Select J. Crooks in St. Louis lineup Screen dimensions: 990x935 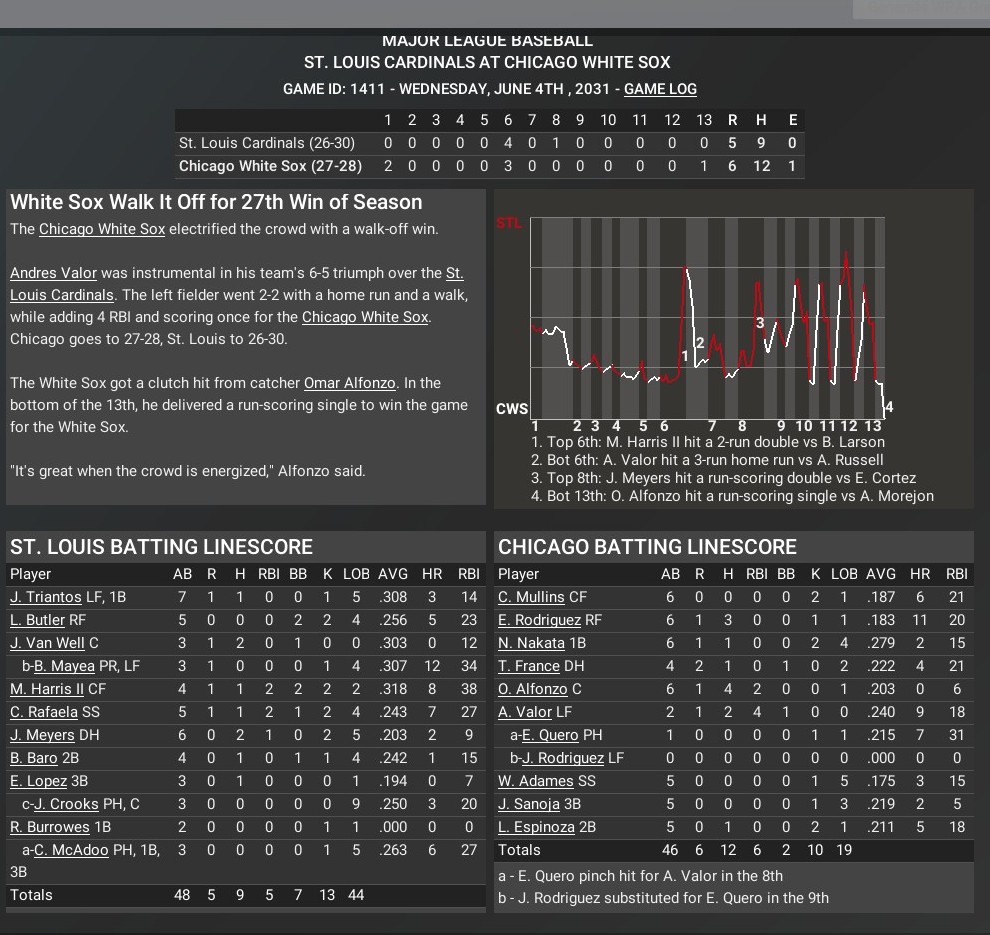click(66, 804)
